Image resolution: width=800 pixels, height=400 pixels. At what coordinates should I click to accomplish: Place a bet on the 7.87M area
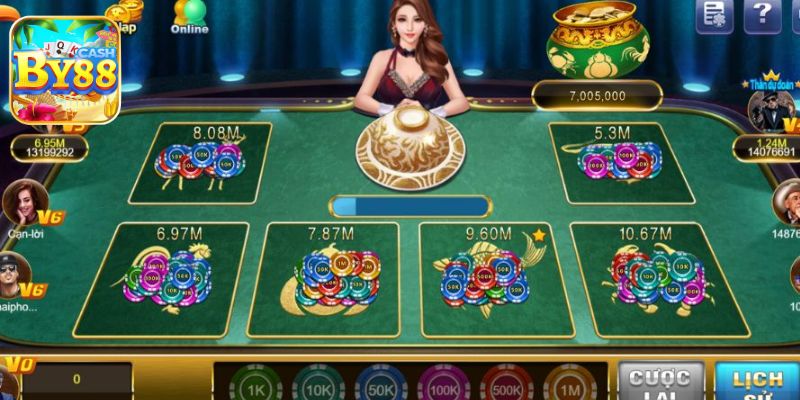tap(328, 279)
